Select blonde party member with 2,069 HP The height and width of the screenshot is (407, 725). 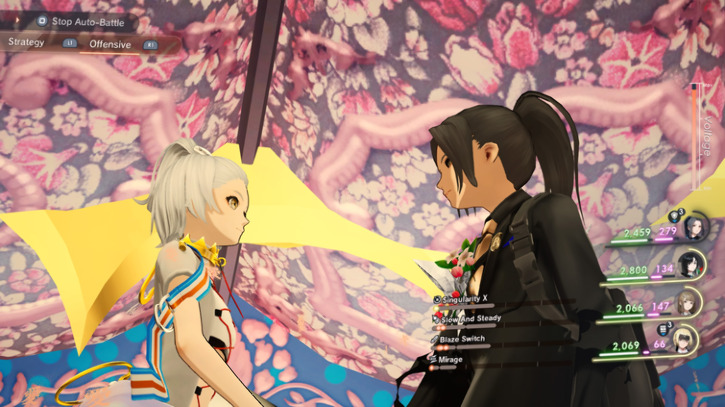point(684,339)
